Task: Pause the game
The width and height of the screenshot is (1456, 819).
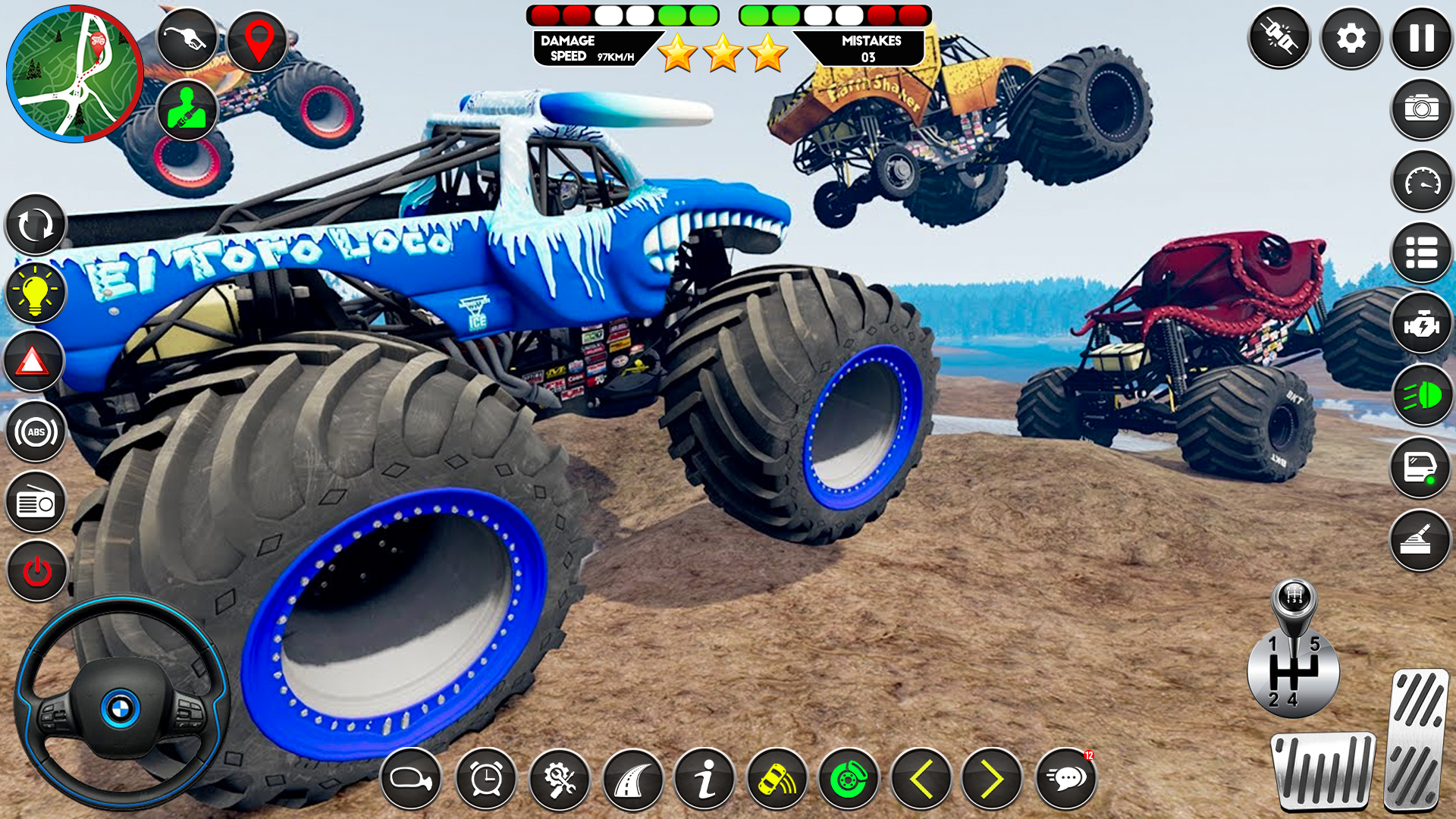Action: coord(1421,36)
